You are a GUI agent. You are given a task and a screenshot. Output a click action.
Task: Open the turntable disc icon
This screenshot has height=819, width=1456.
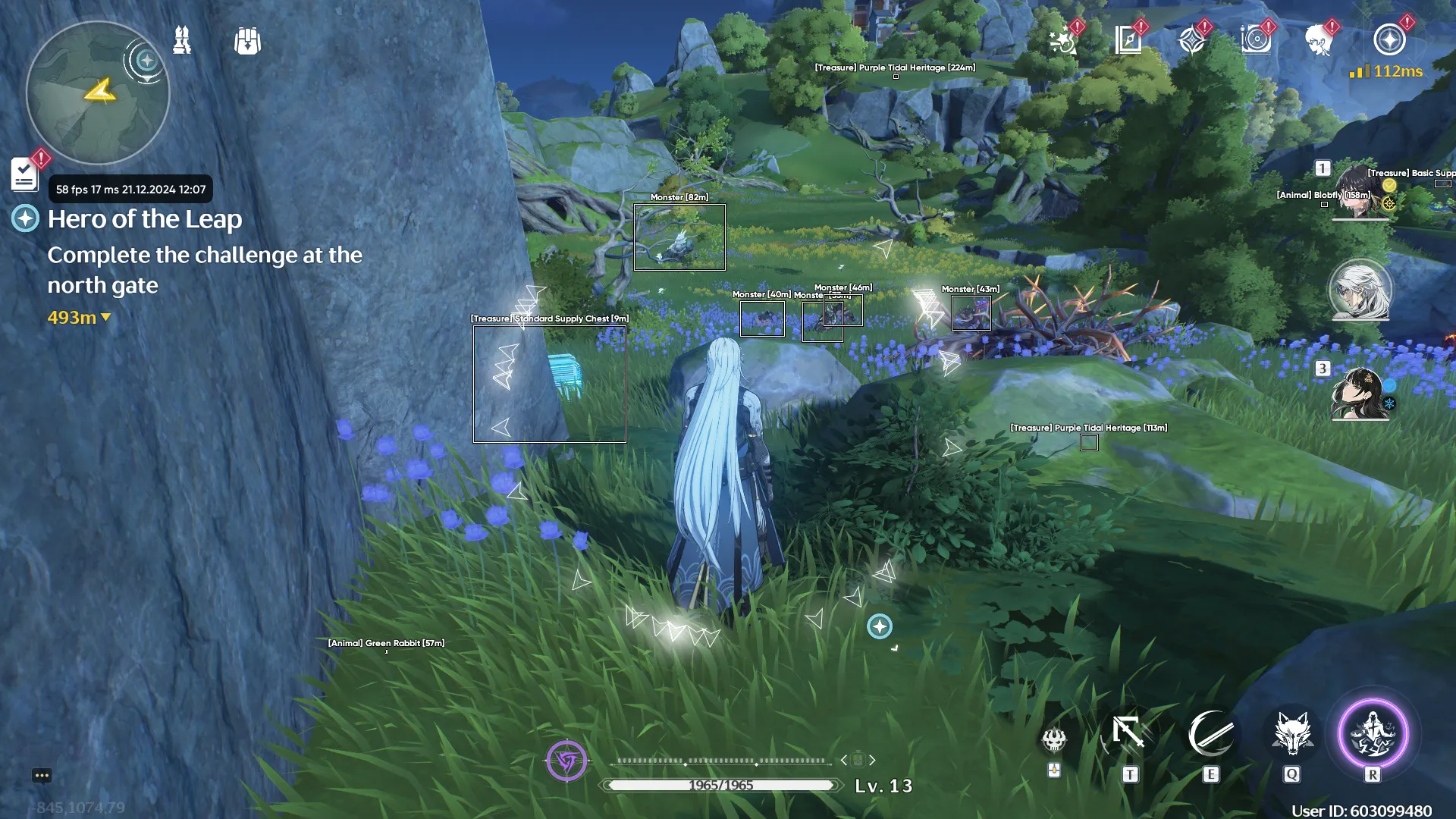point(1256,40)
